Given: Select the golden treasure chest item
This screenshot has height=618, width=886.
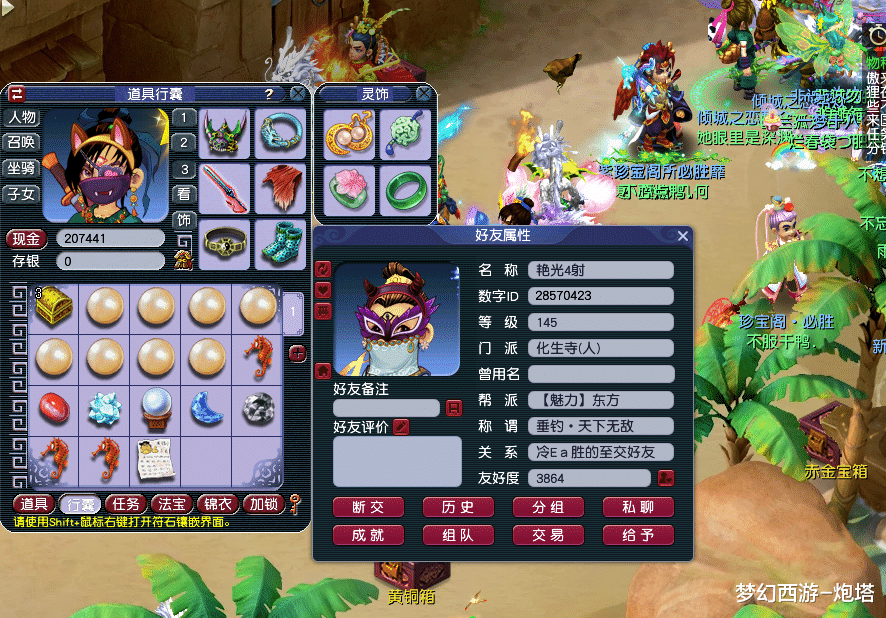Looking at the screenshot, I should (x=54, y=306).
